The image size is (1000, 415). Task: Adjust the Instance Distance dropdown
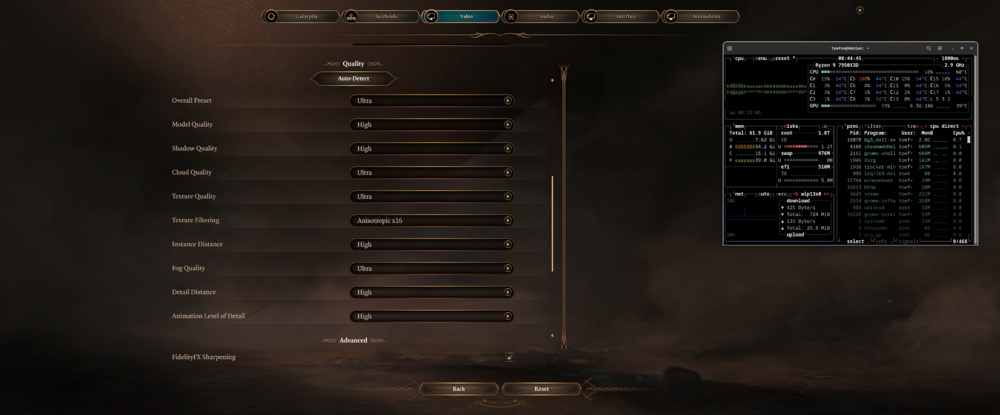[x=432, y=244]
